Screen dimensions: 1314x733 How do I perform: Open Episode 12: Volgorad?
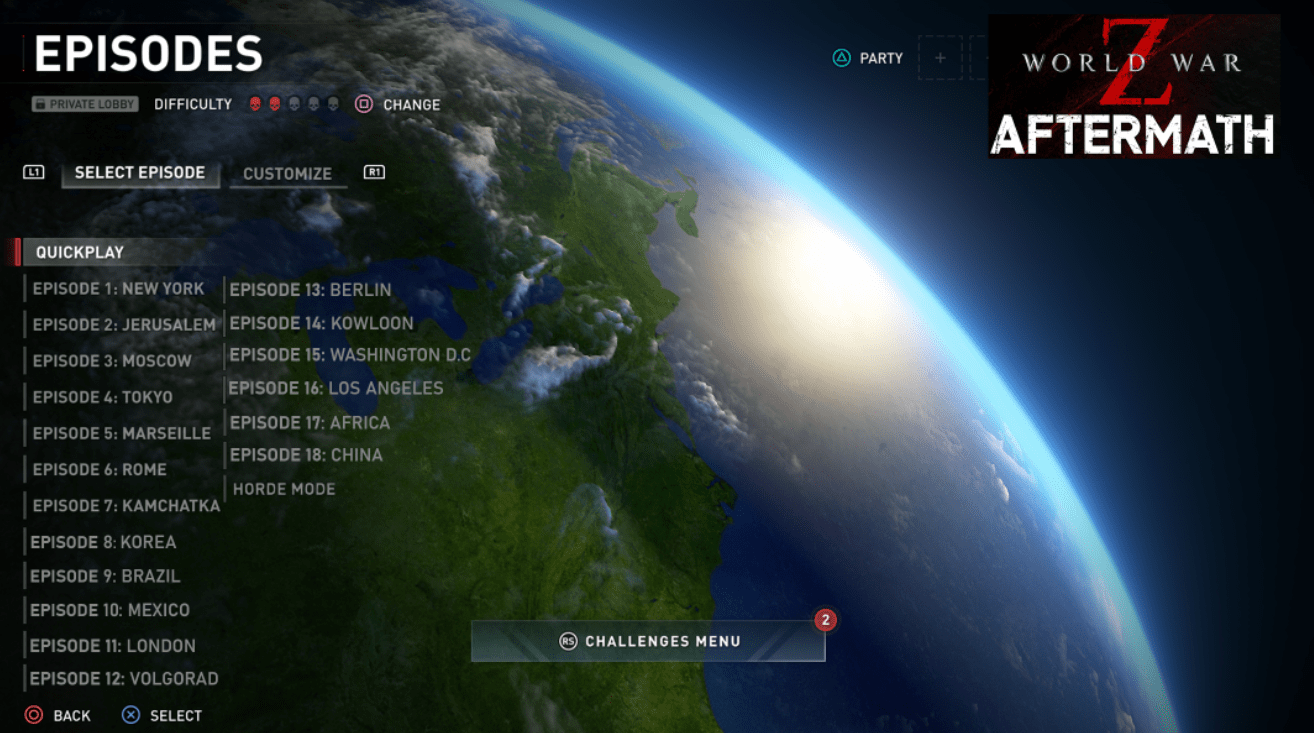(x=124, y=679)
